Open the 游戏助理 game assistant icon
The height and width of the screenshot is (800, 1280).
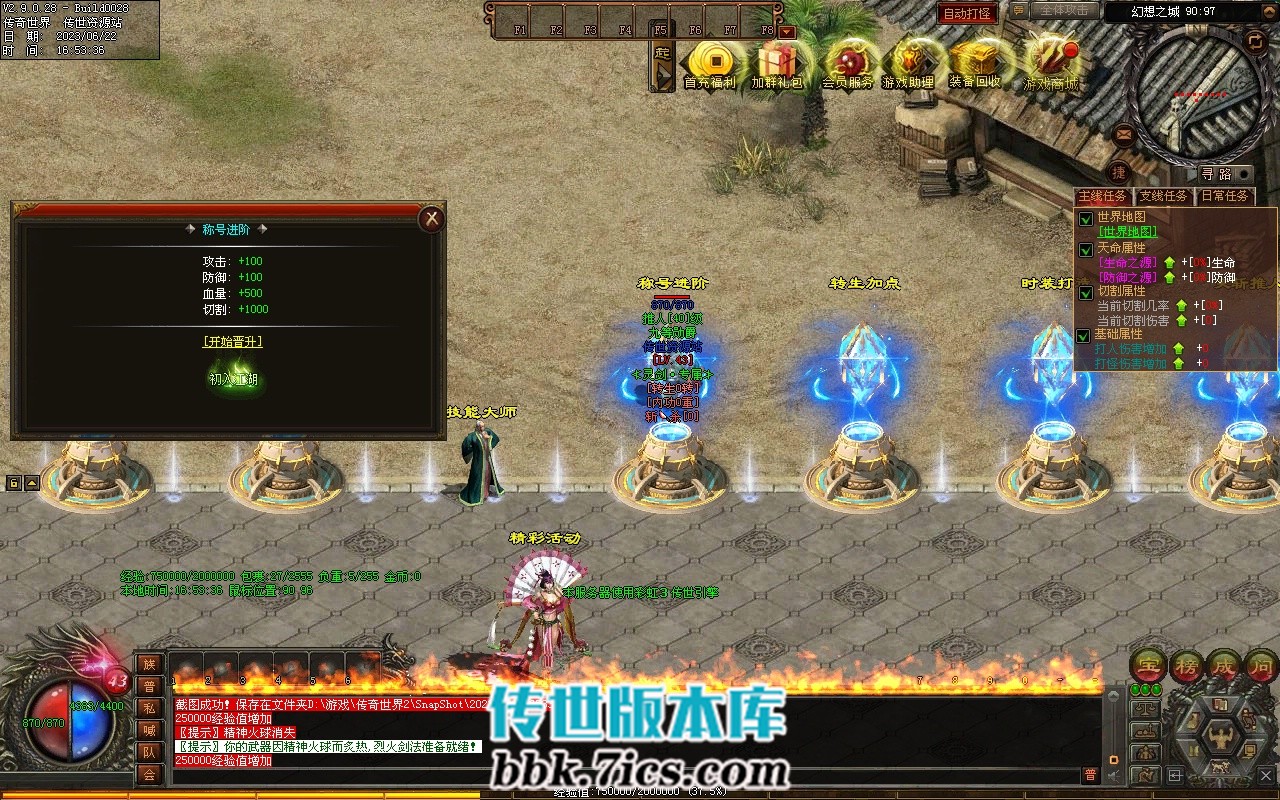[x=908, y=62]
